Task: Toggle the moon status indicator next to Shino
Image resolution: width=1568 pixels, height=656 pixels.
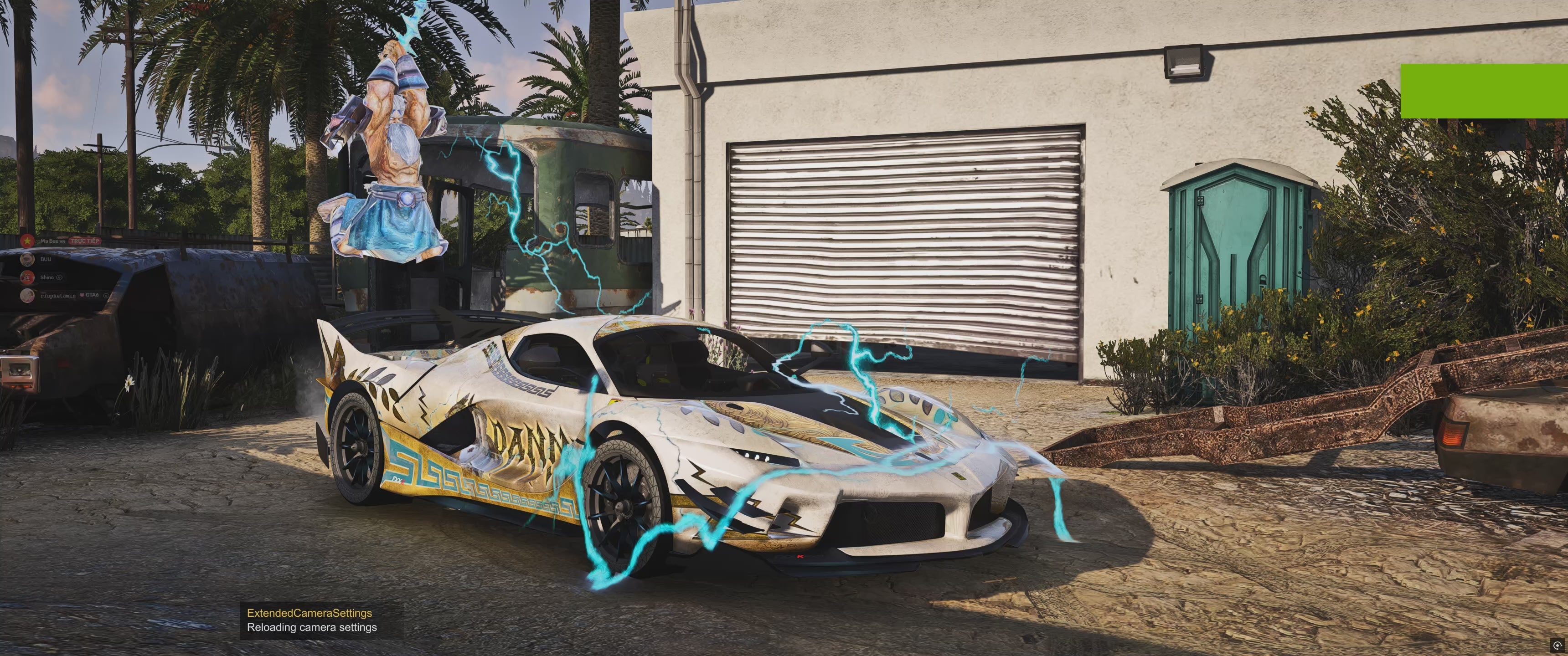Action: pos(59,278)
